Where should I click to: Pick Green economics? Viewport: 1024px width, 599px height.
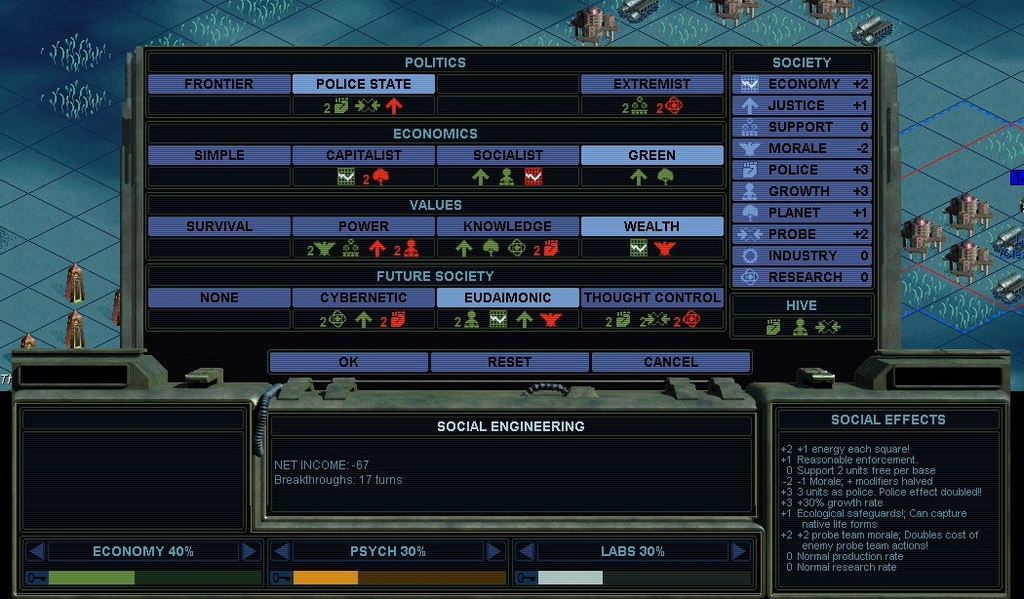pos(651,155)
